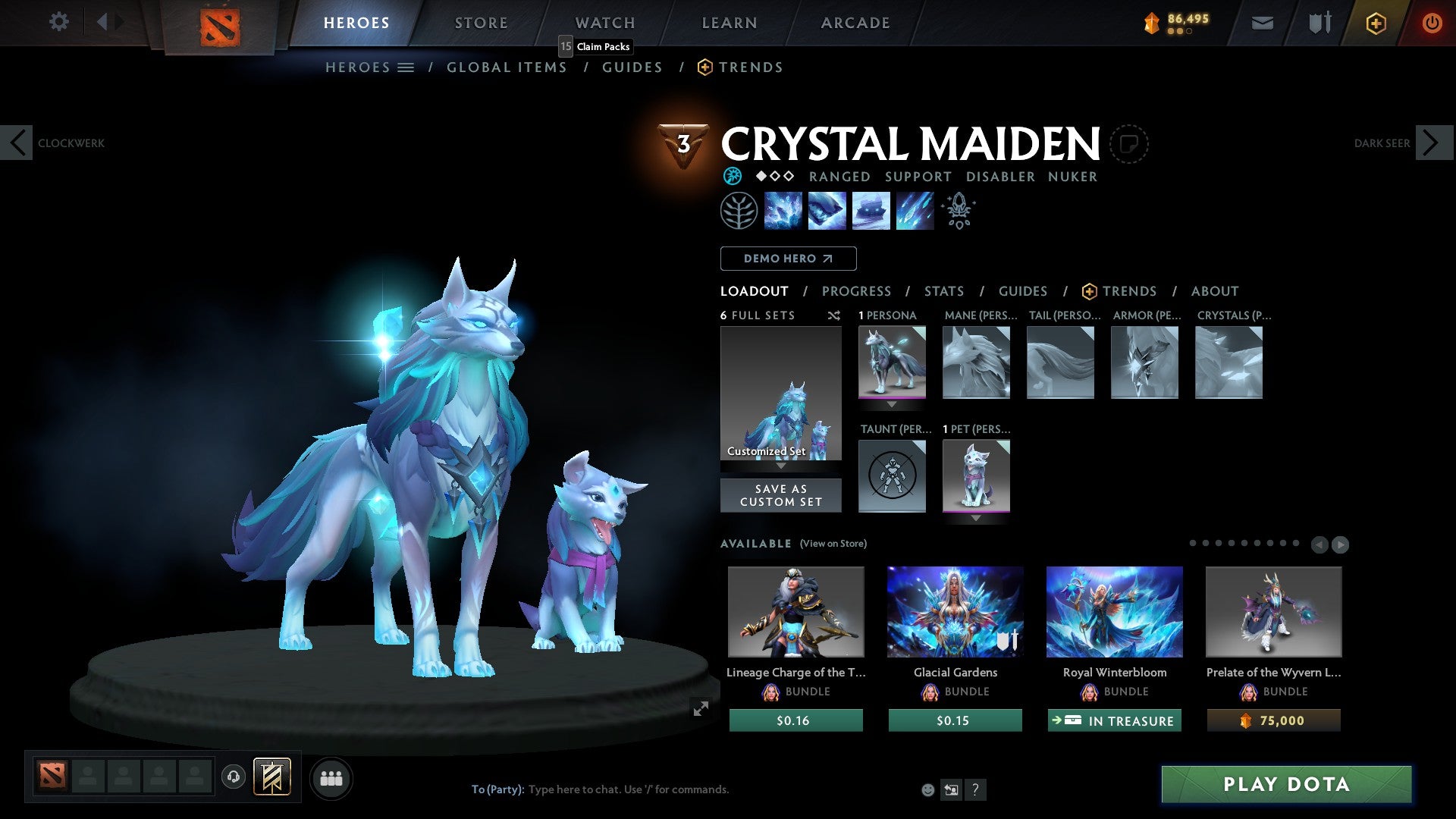The height and width of the screenshot is (819, 1456).
Task: View the Frostbite ability icon
Action: (827, 211)
